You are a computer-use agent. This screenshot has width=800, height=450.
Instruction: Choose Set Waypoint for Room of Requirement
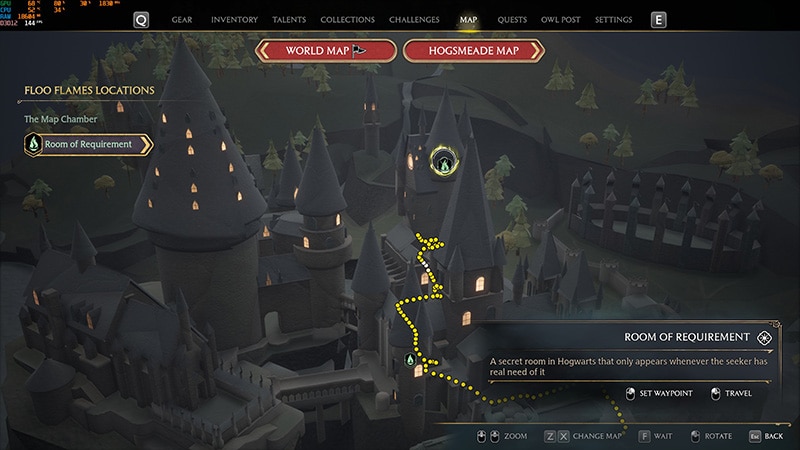point(660,393)
